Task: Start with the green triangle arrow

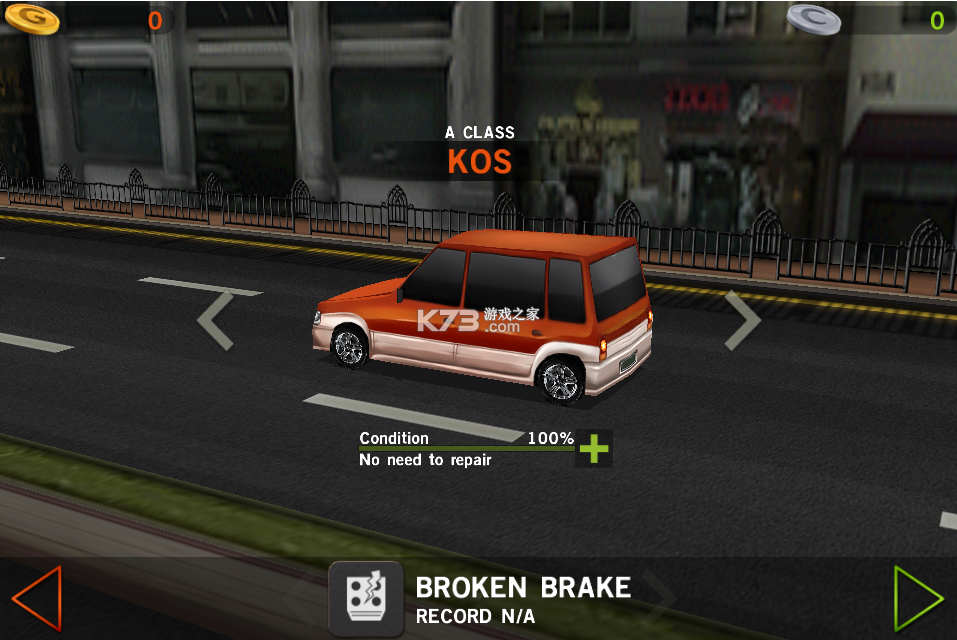Action: pos(917,598)
